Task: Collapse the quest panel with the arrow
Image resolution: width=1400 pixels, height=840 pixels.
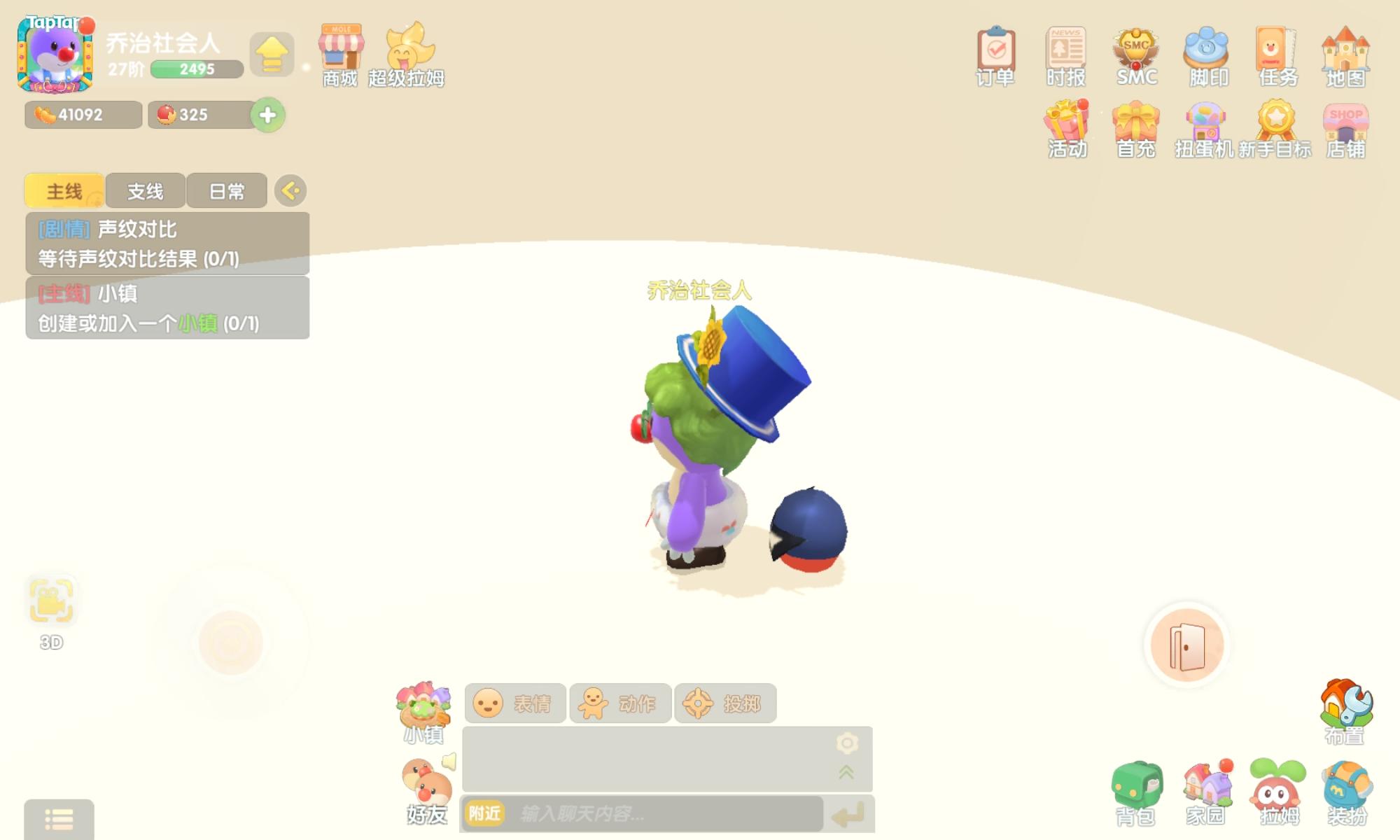Action: (290, 190)
